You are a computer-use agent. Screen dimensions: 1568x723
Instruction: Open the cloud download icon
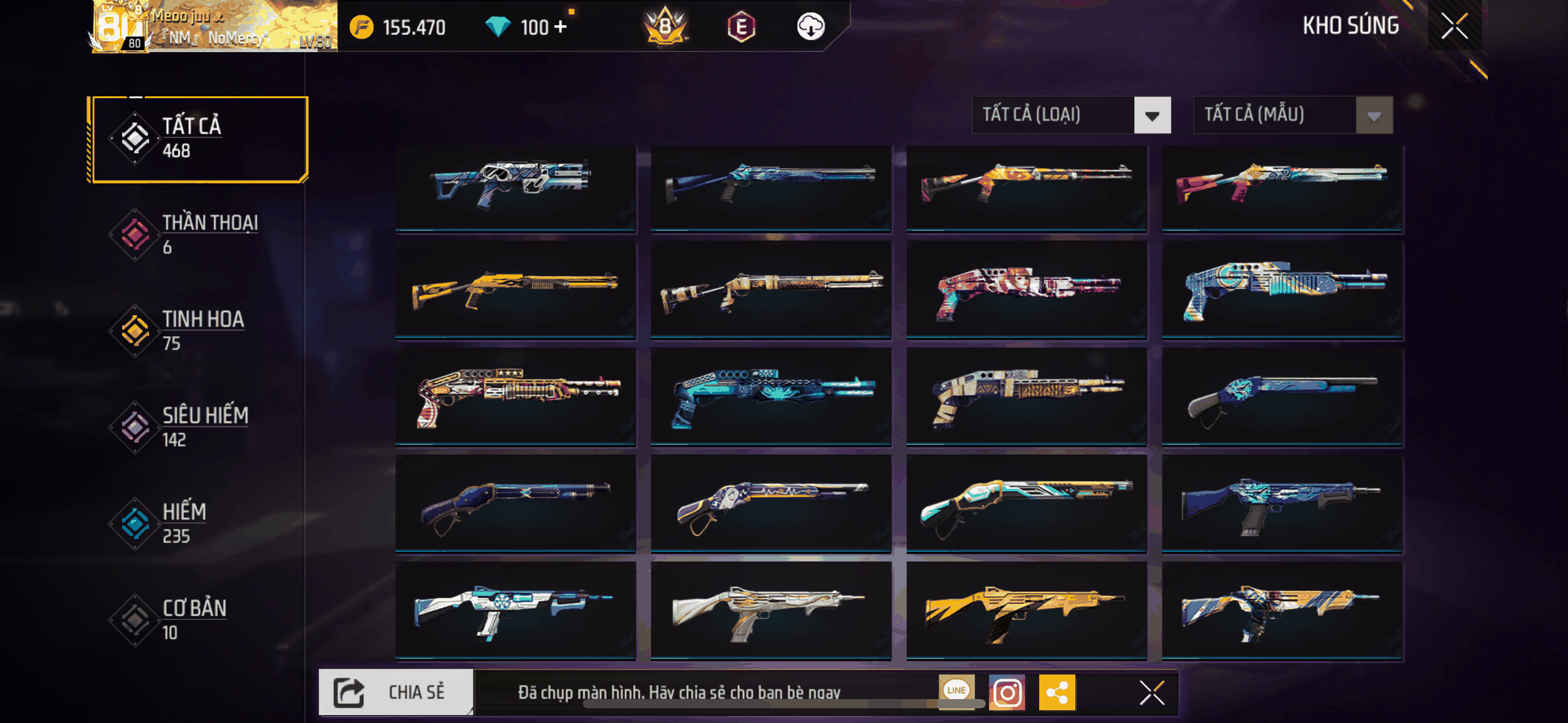pos(810,26)
